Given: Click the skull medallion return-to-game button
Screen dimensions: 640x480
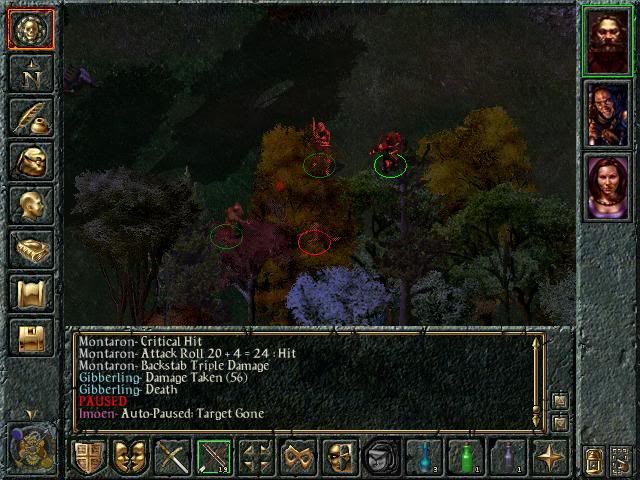Looking at the screenshot, I should 30,29.
